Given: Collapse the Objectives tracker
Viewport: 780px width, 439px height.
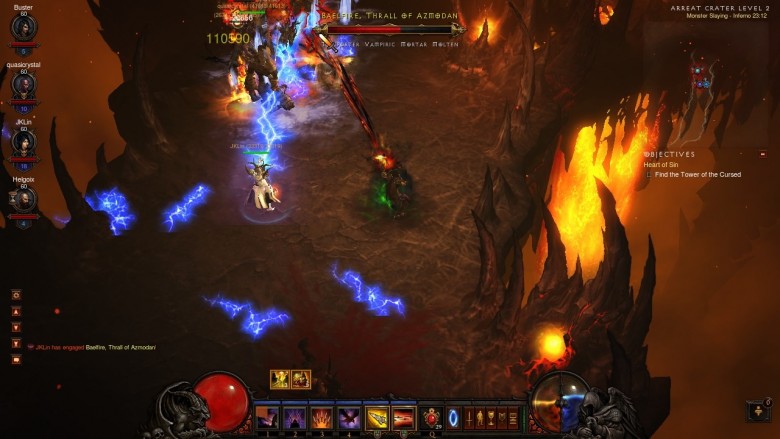Looking at the screenshot, I should click(x=763, y=154).
